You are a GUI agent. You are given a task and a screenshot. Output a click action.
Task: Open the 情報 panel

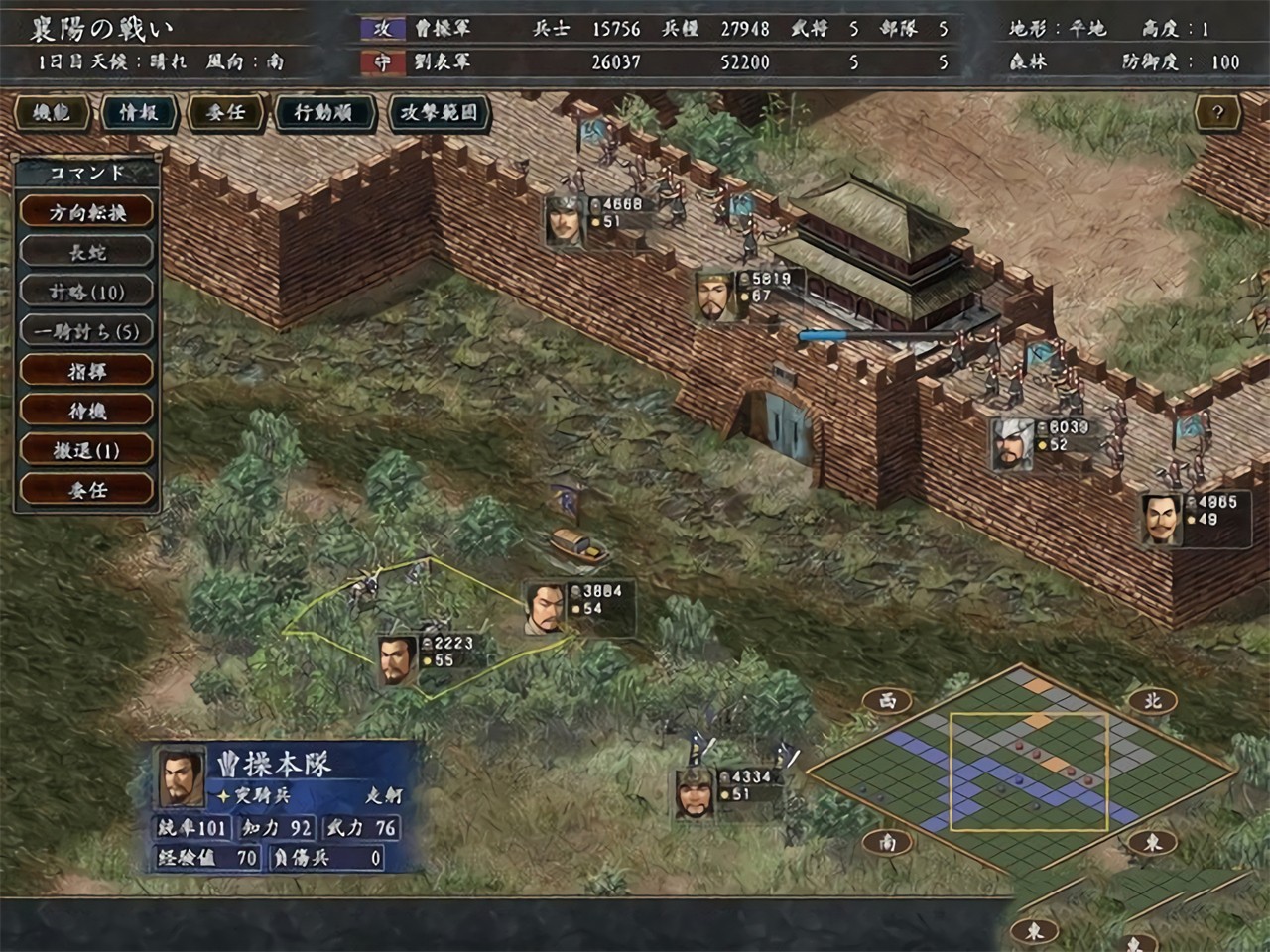(139, 113)
